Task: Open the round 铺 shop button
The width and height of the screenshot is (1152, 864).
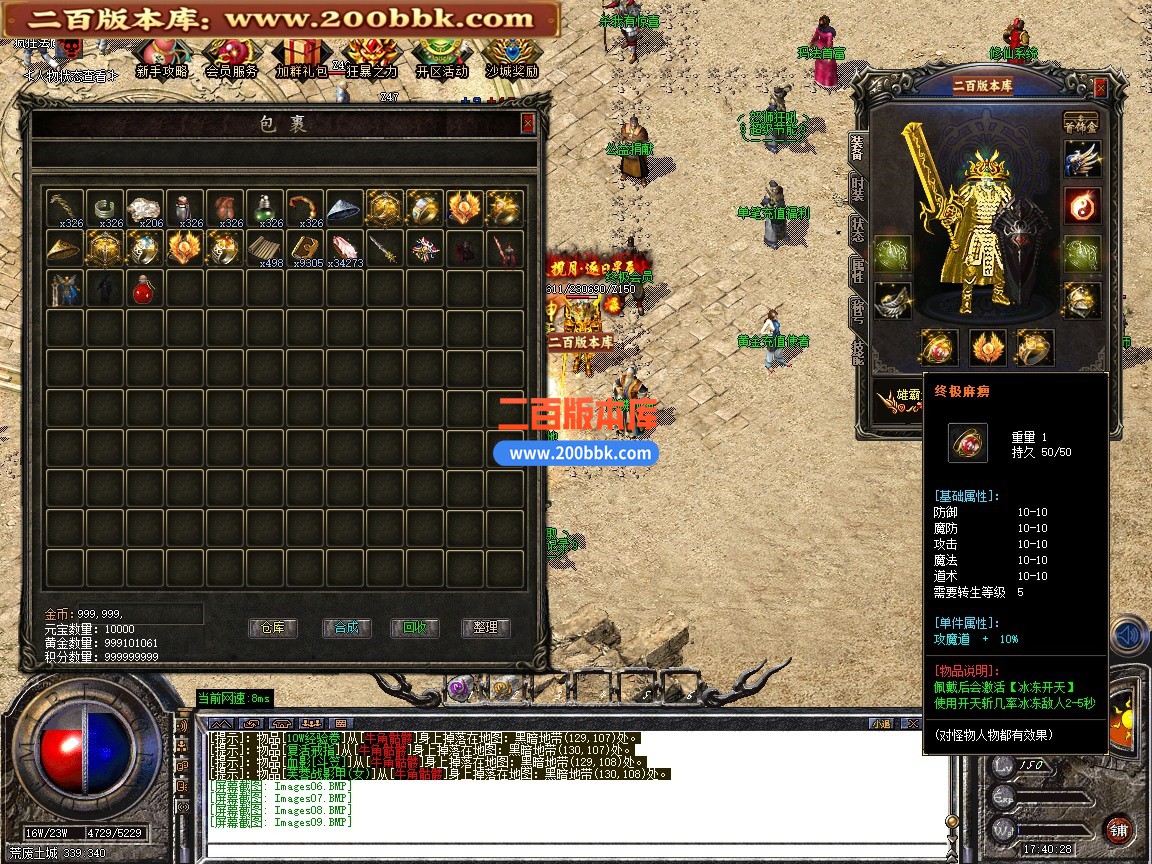Action: coord(1118,830)
